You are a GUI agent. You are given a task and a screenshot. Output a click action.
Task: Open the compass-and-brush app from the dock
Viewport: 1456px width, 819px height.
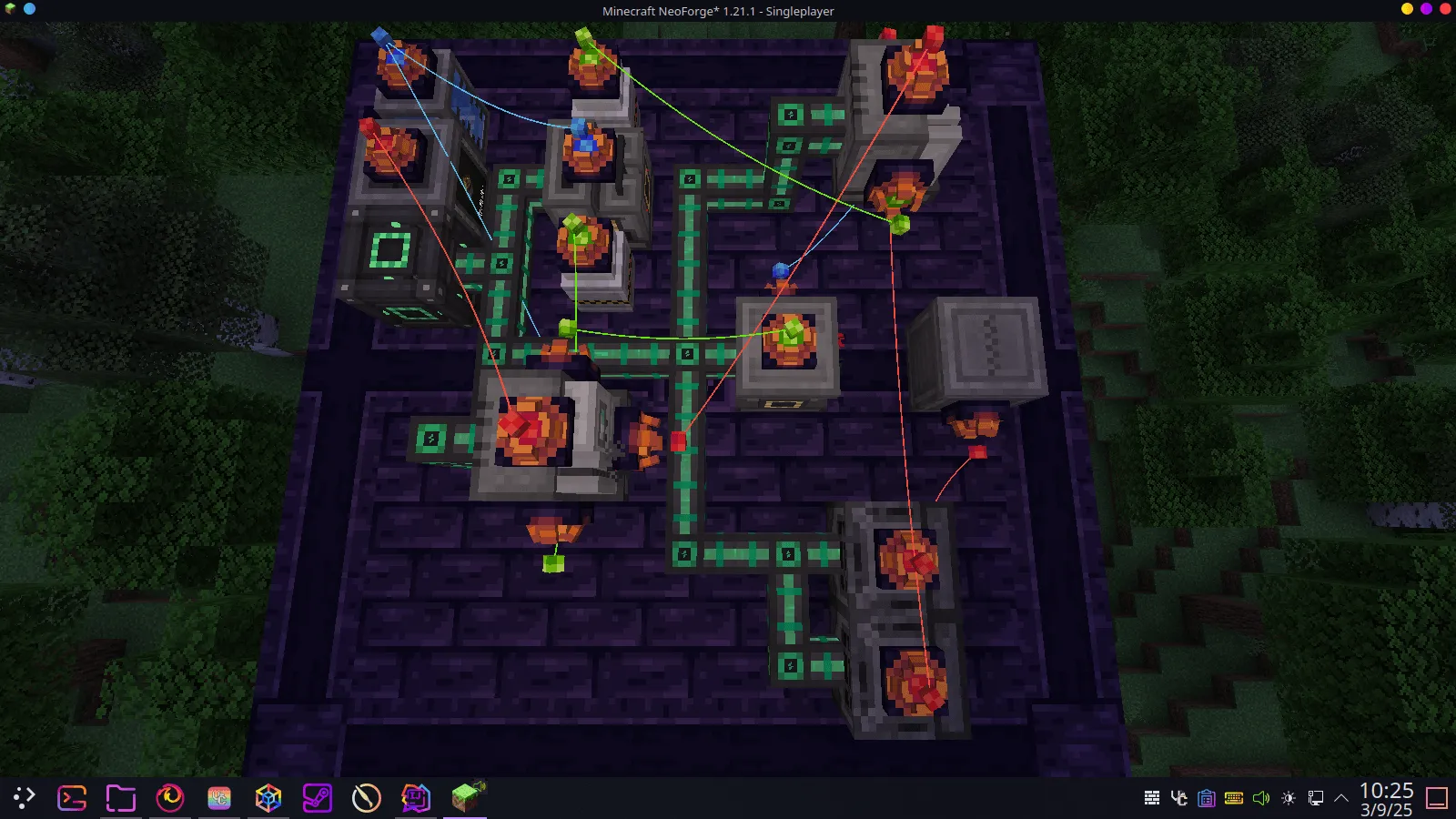click(365, 798)
